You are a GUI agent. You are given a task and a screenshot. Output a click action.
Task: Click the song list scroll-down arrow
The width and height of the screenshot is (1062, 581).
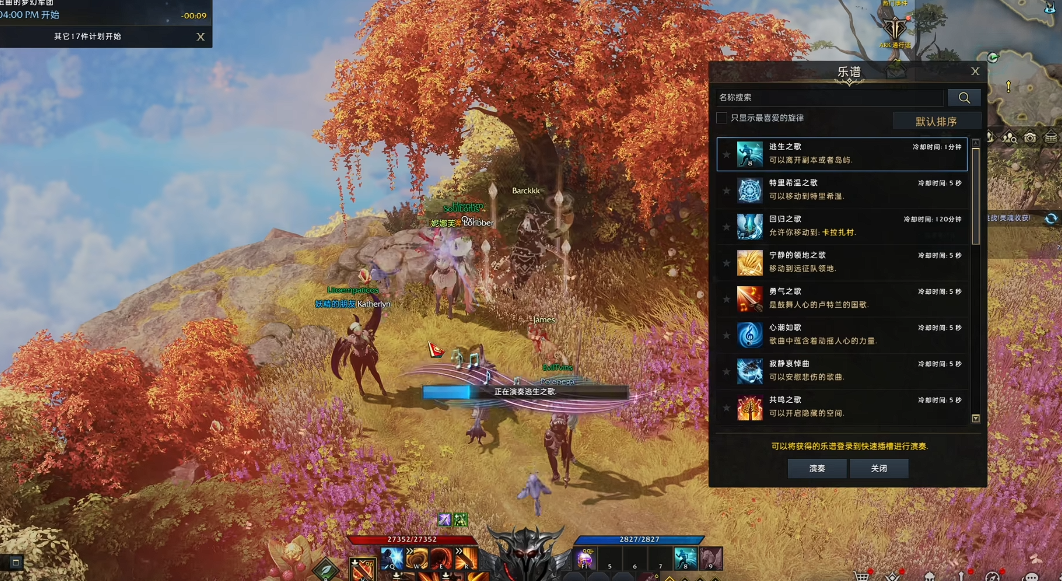(x=976, y=419)
